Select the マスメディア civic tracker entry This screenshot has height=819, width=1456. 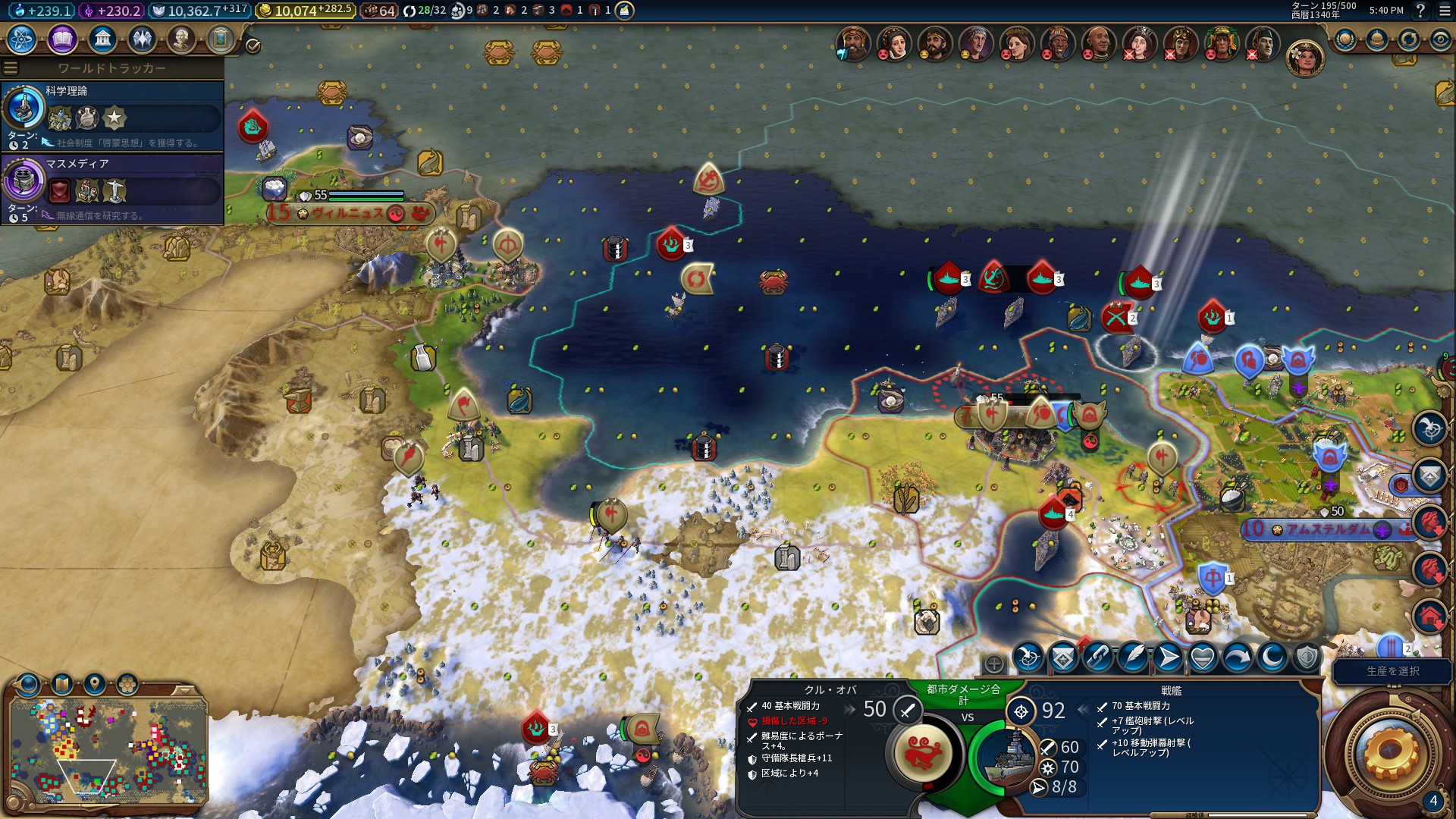pyautogui.click(x=112, y=188)
